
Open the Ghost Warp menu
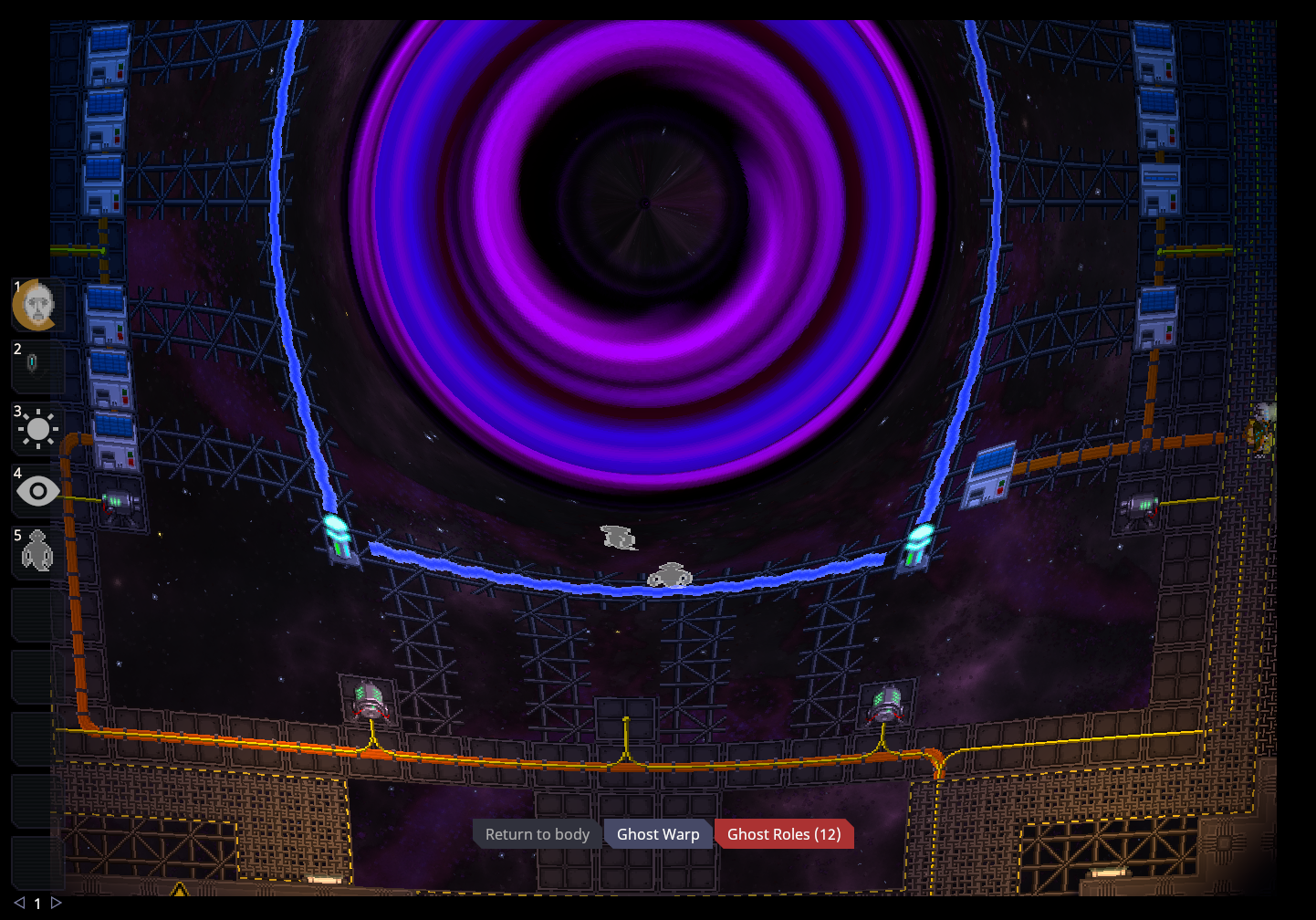coord(658,833)
